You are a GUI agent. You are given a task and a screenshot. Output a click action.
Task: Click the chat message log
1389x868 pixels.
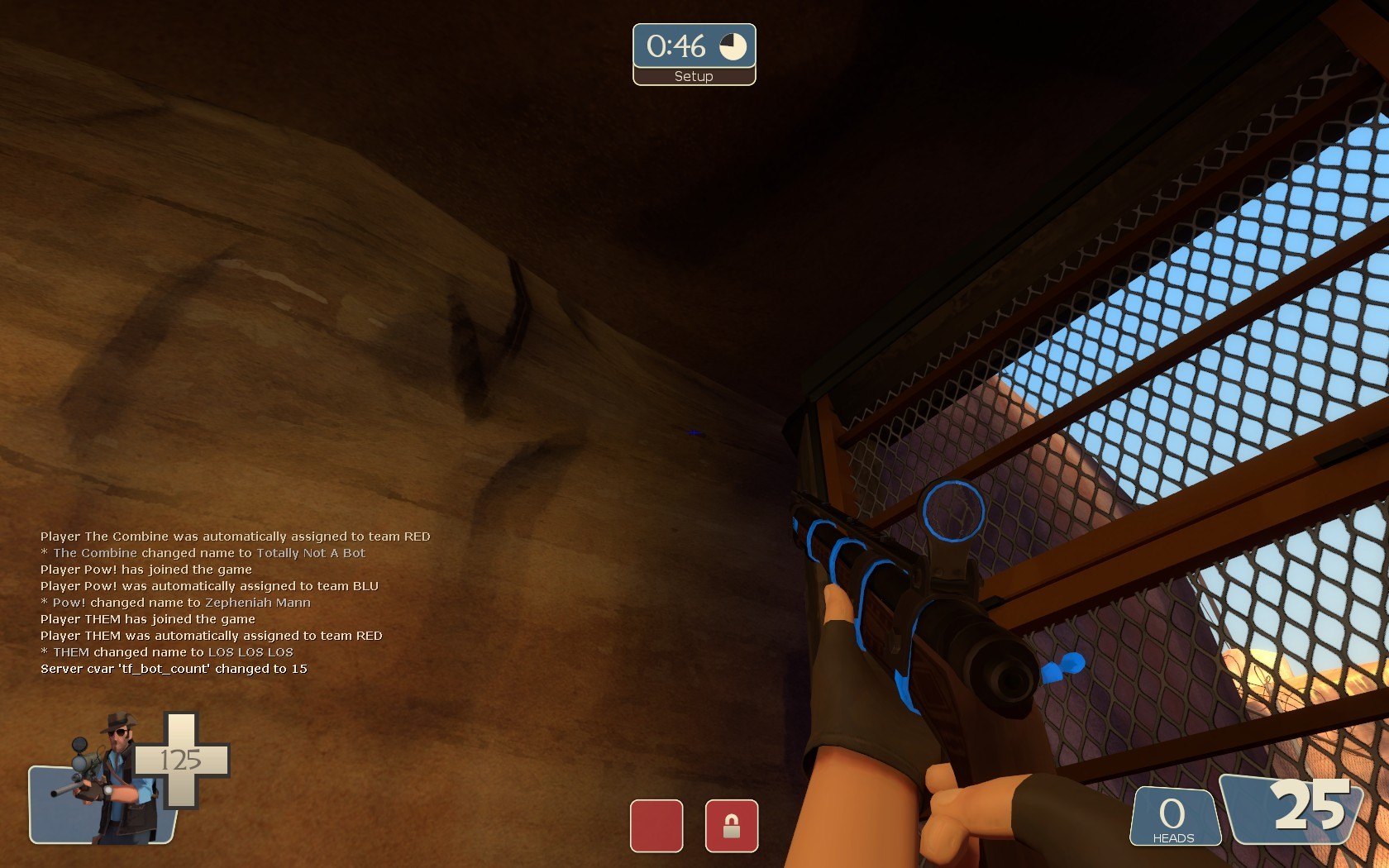[235, 603]
